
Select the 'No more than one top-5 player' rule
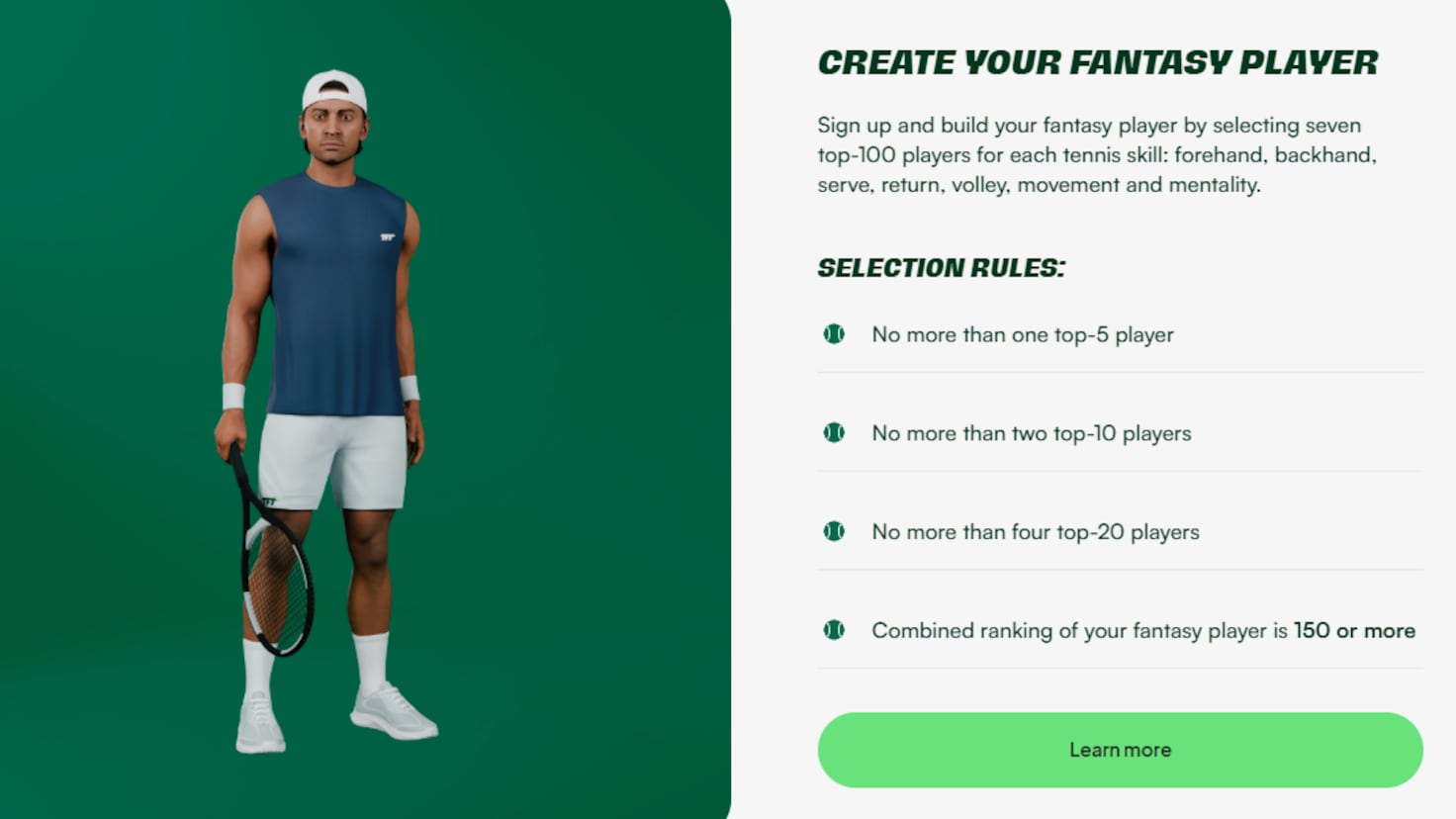point(1022,334)
